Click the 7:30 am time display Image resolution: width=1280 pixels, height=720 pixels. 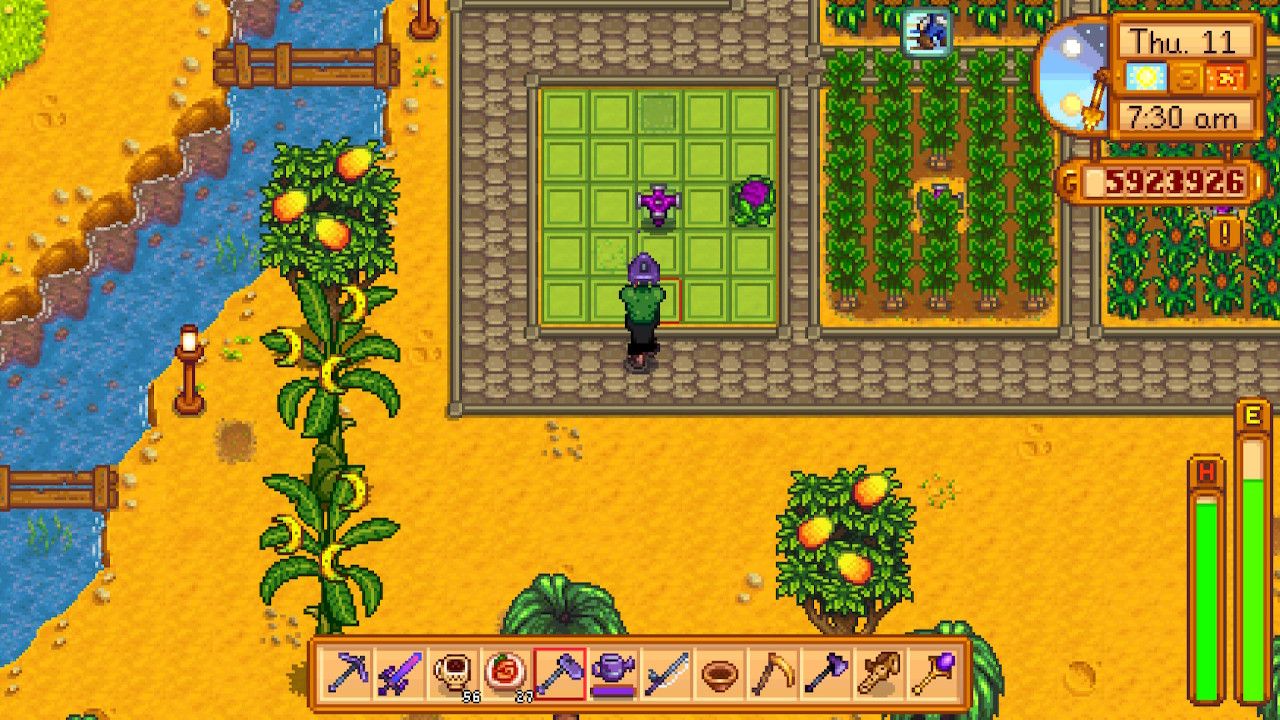tap(1184, 116)
